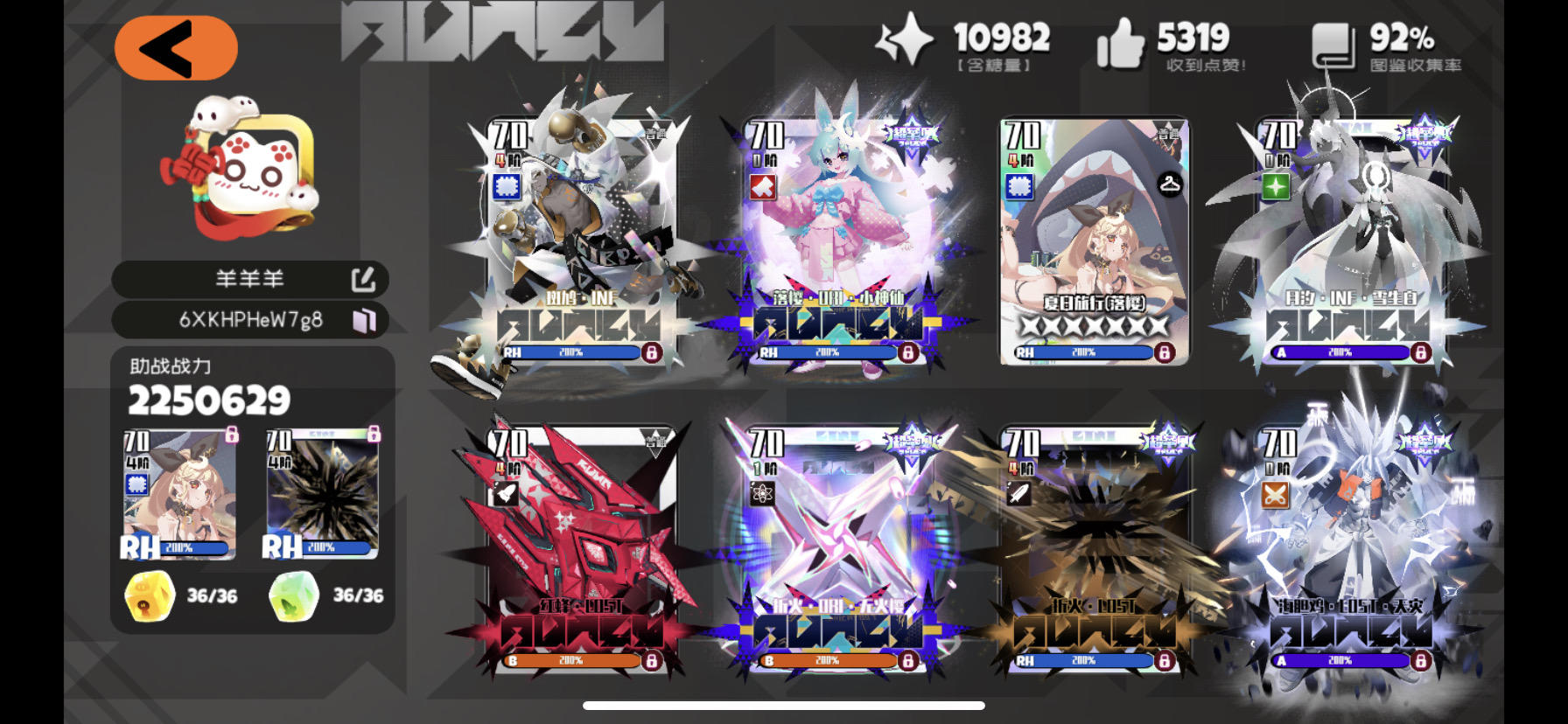This screenshot has height=724, width=1568.
Task: Tap the green star element icon on 月汐·INF card
Action: [x=1277, y=184]
